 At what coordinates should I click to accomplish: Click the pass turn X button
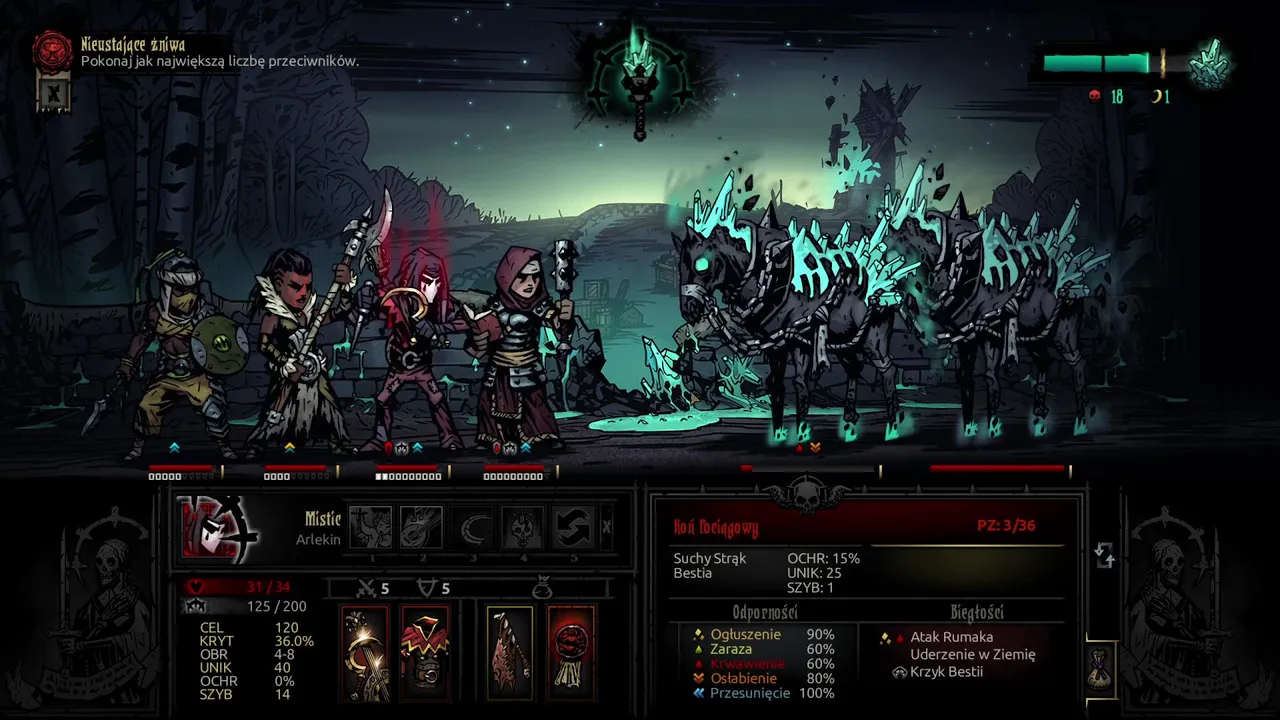[607, 528]
